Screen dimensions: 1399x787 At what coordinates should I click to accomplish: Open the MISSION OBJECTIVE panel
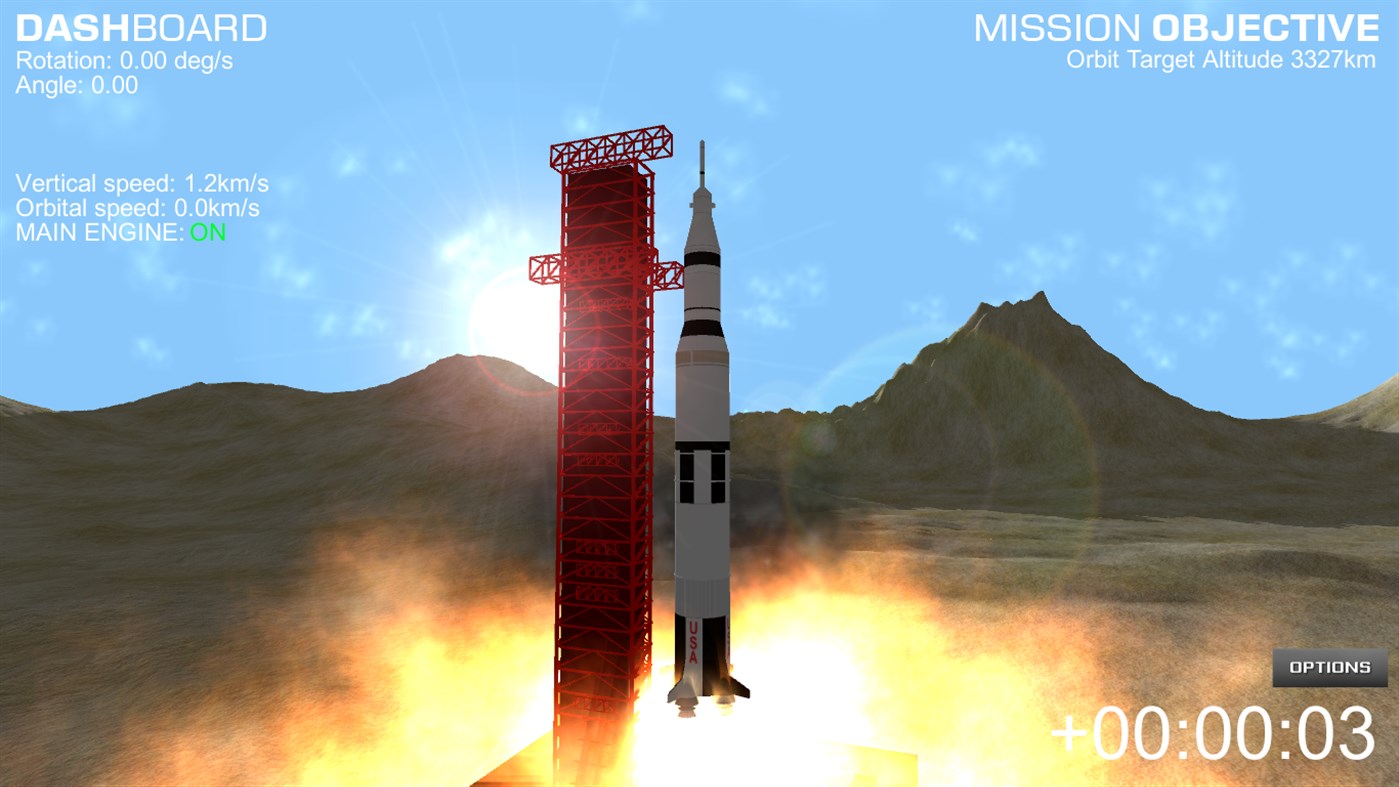click(1177, 29)
